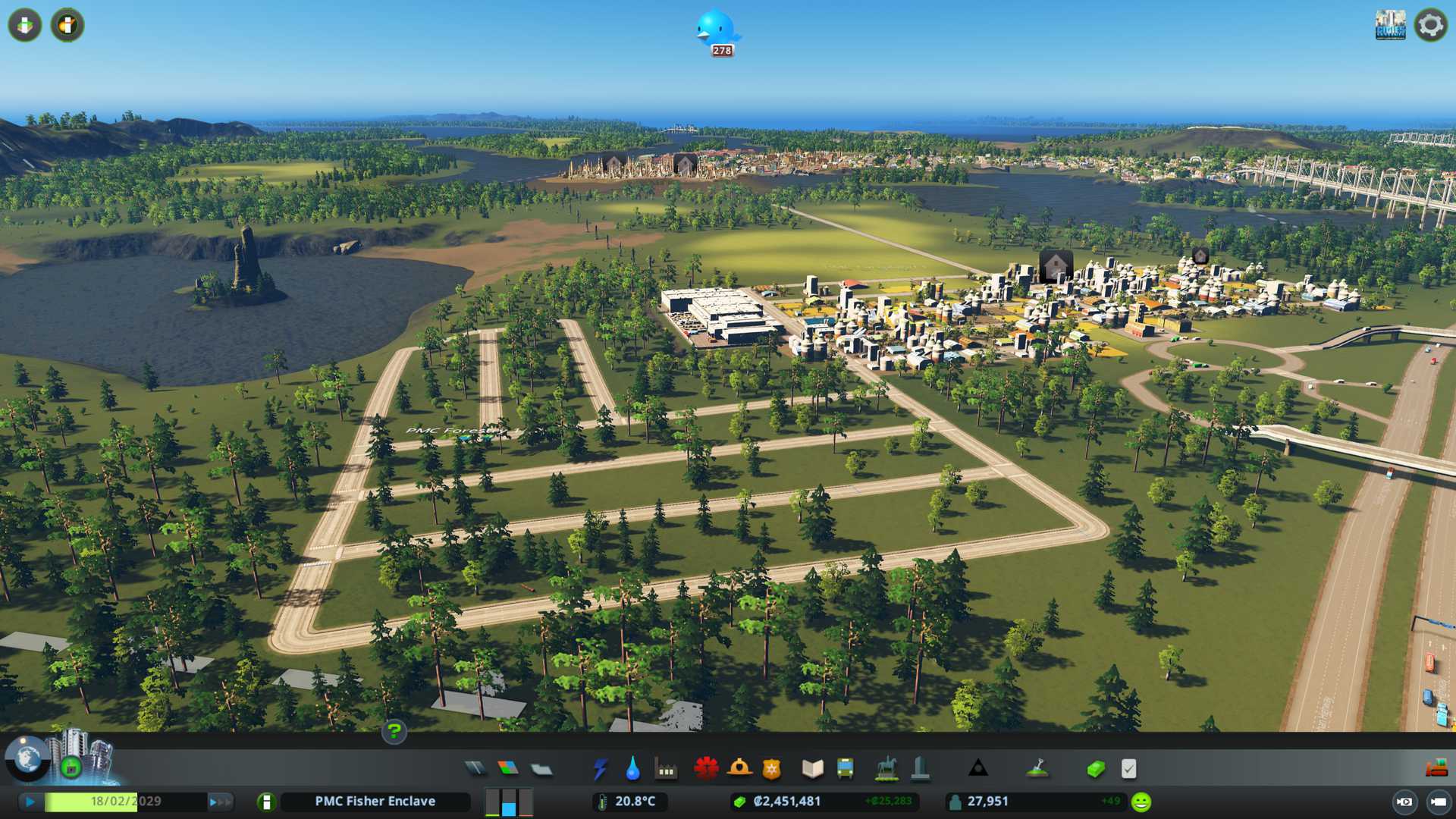1456x819 pixels.
Task: Open the City Policies checklist
Action: click(x=1128, y=769)
